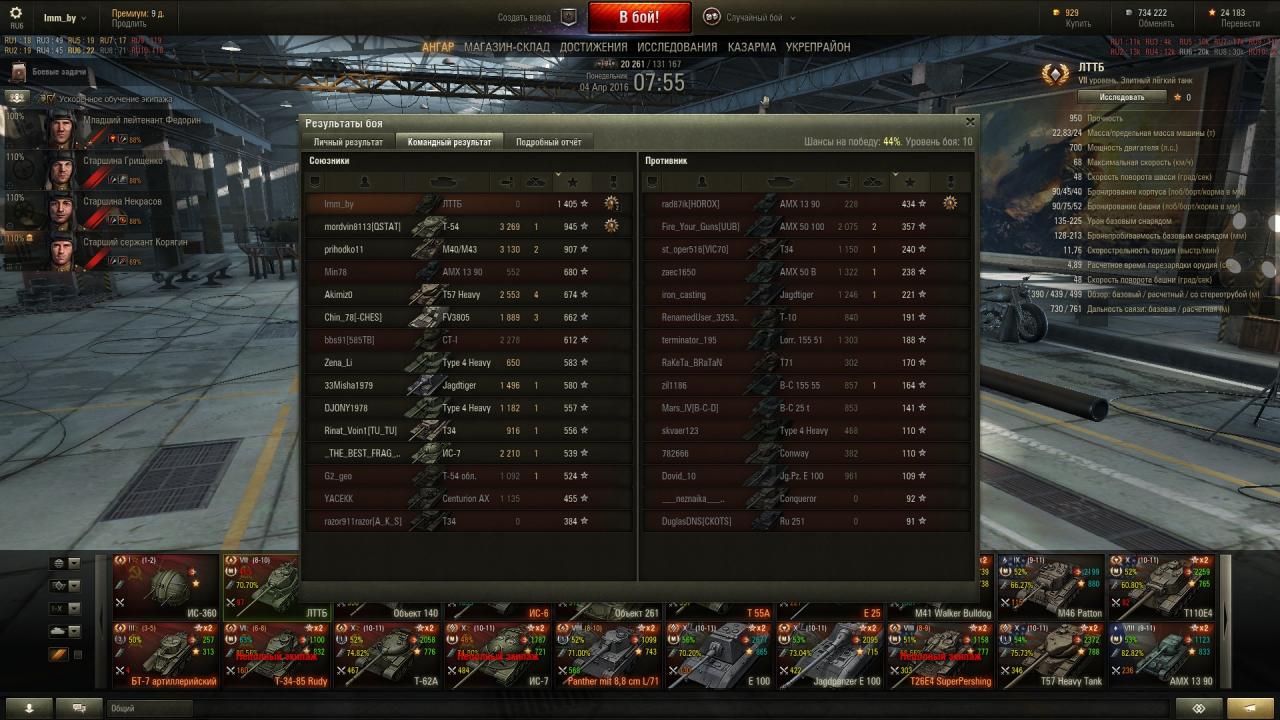
Task: Select the ИС-360 tank in the carousel
Action: pos(165,586)
